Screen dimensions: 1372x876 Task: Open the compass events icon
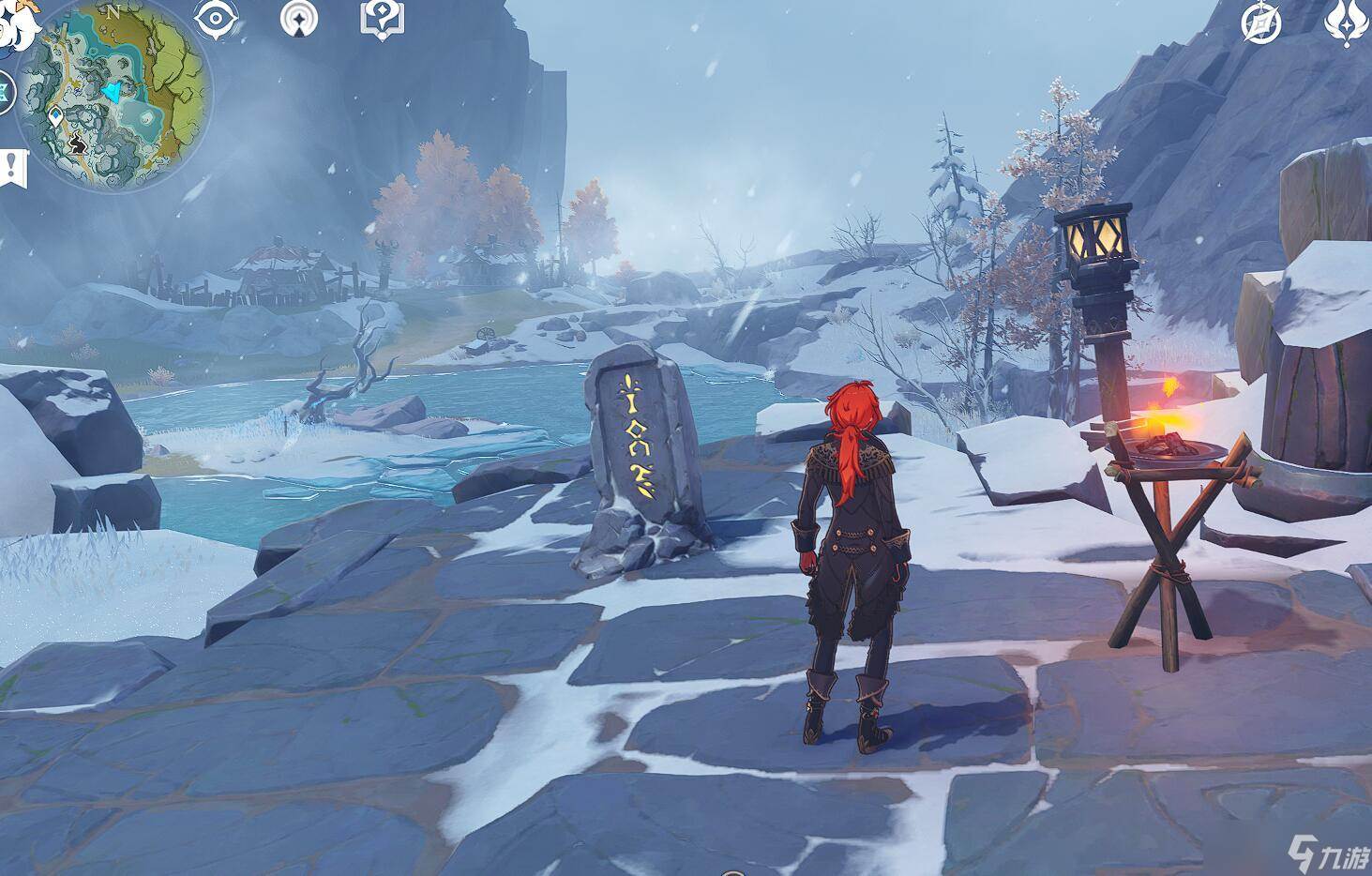click(x=1261, y=23)
